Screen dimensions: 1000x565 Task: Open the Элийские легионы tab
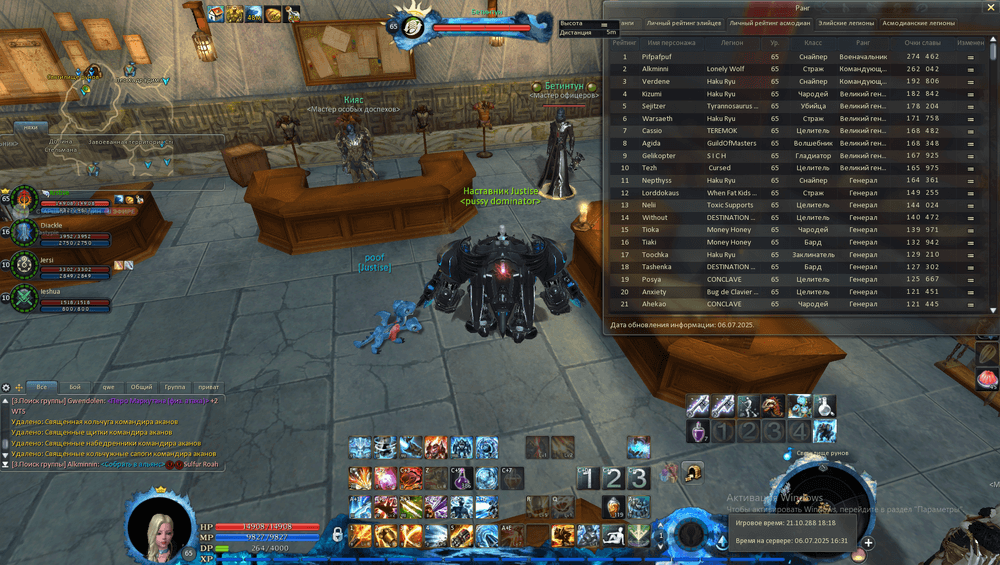pyautogui.click(x=844, y=22)
